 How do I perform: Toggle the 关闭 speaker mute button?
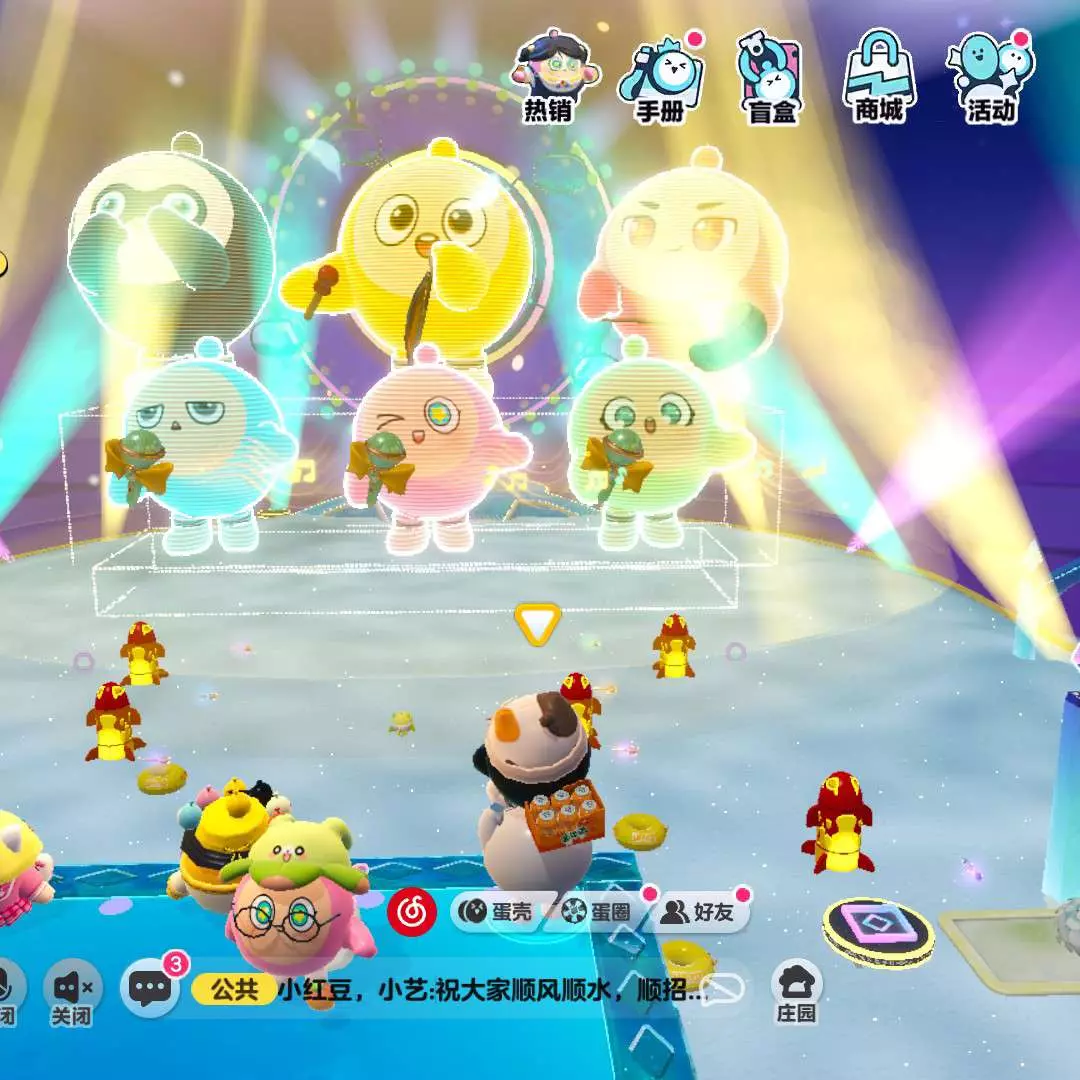pyautogui.click(x=72, y=993)
